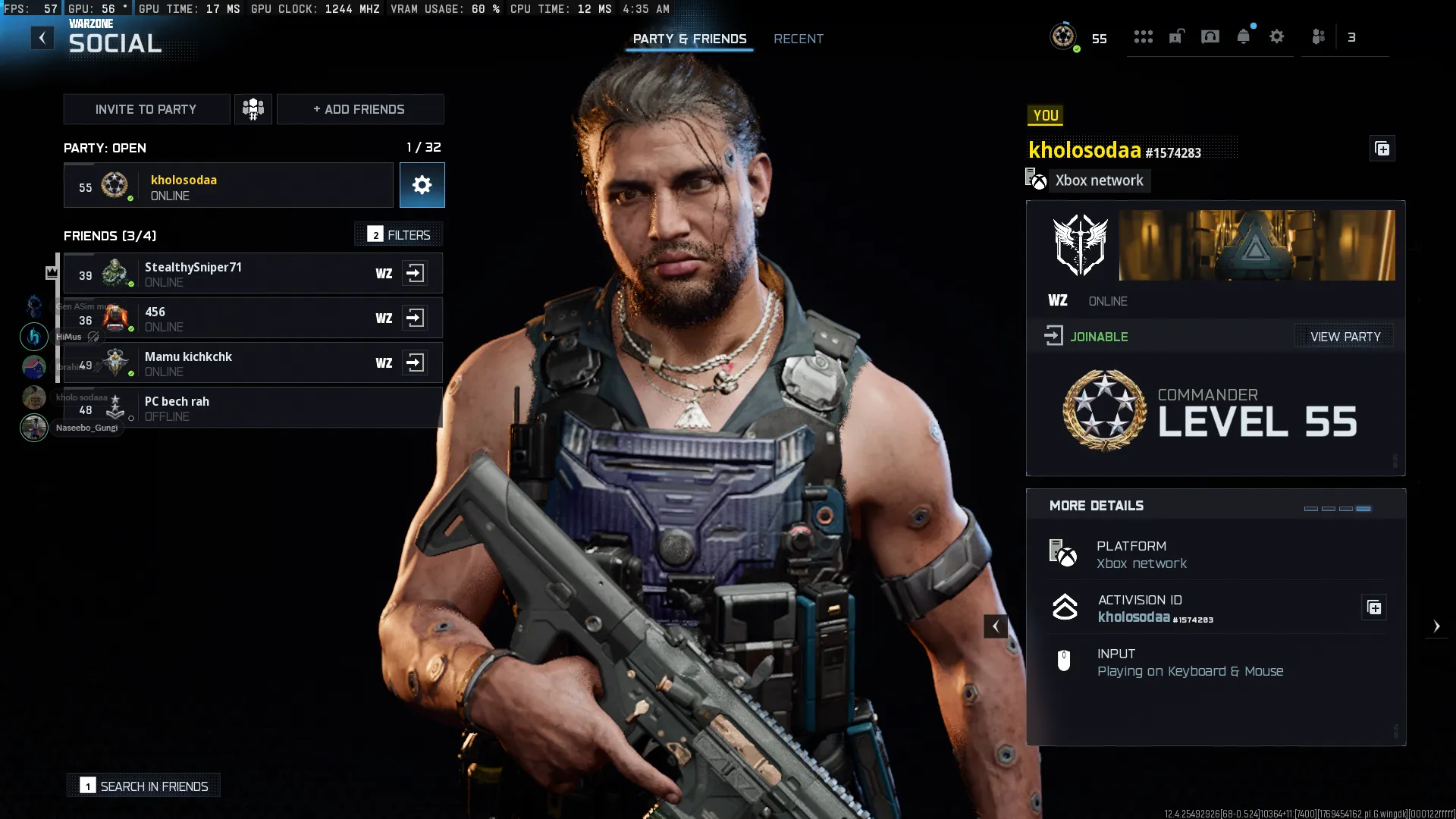Toggle Party status from Open

click(105, 148)
